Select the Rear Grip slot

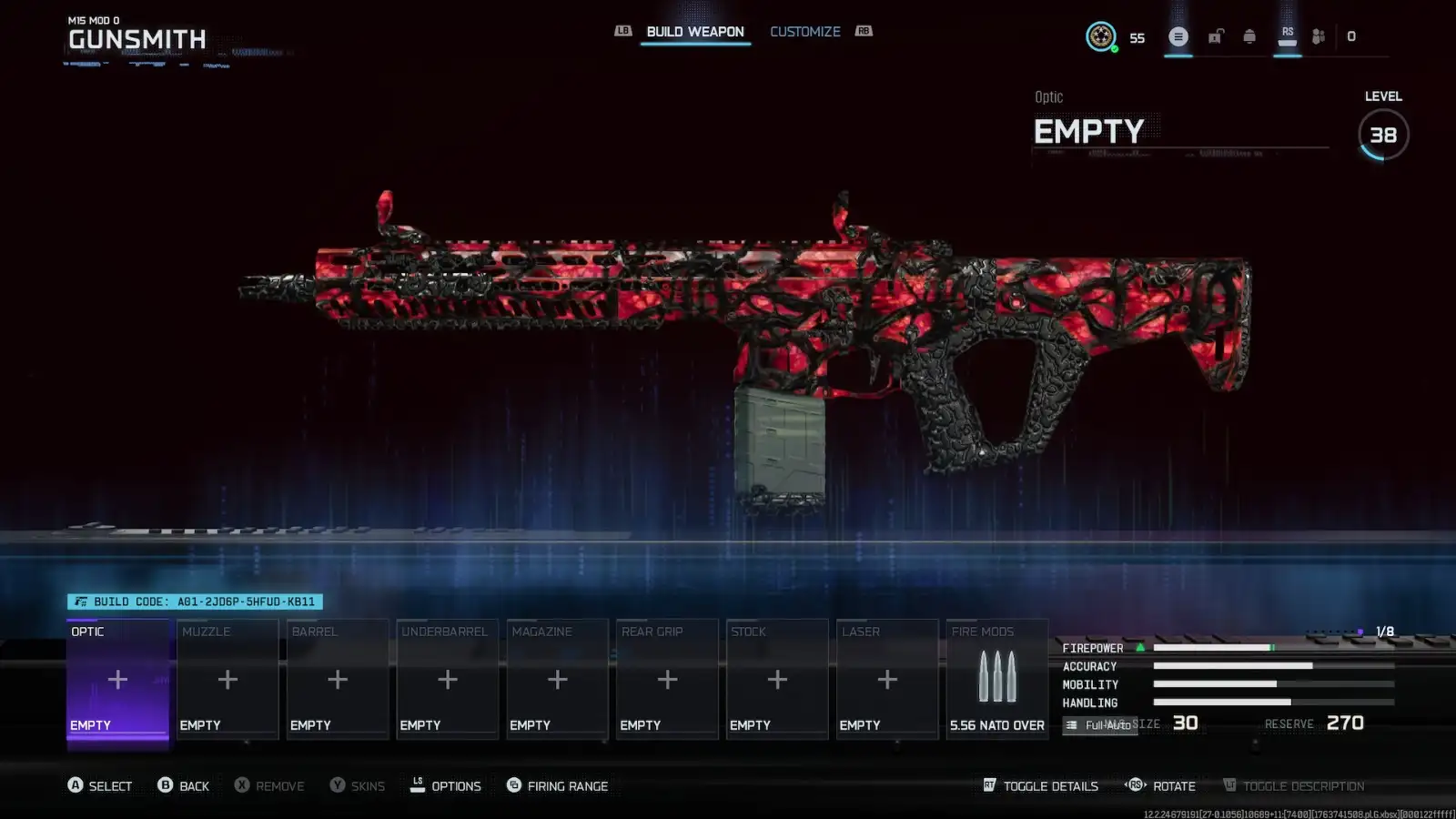(x=667, y=680)
